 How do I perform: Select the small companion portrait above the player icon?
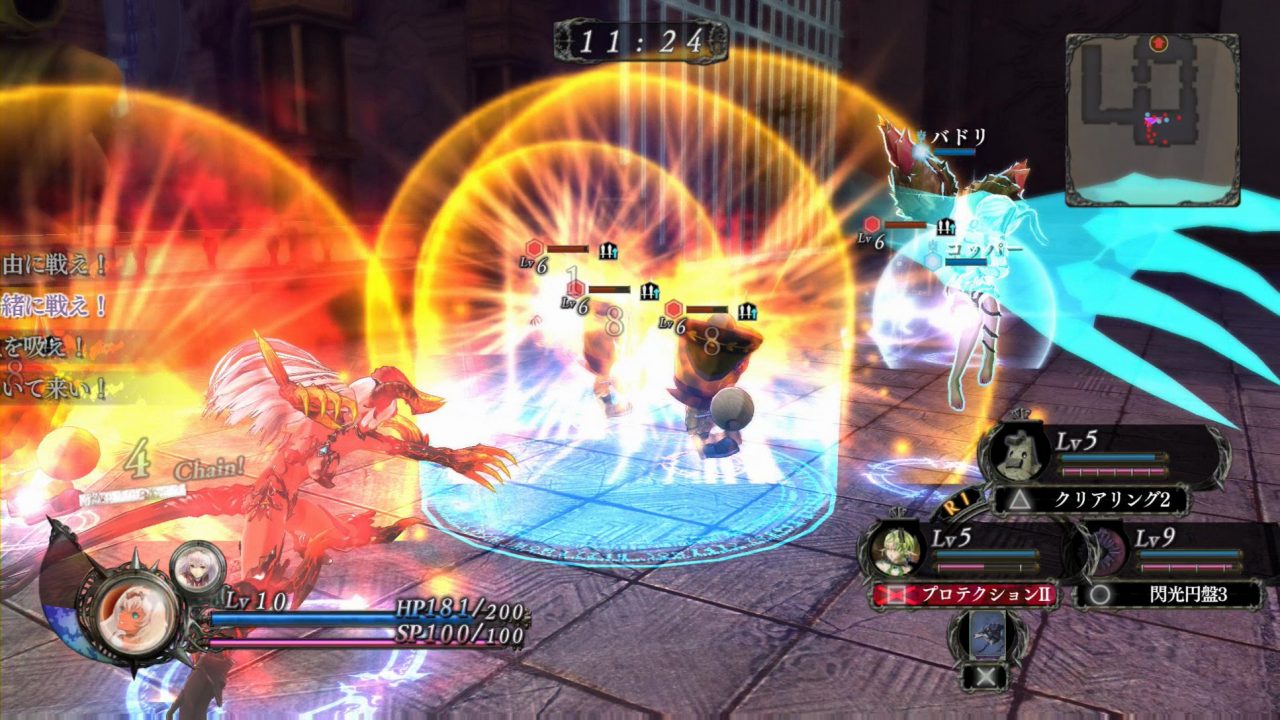[x=196, y=567]
